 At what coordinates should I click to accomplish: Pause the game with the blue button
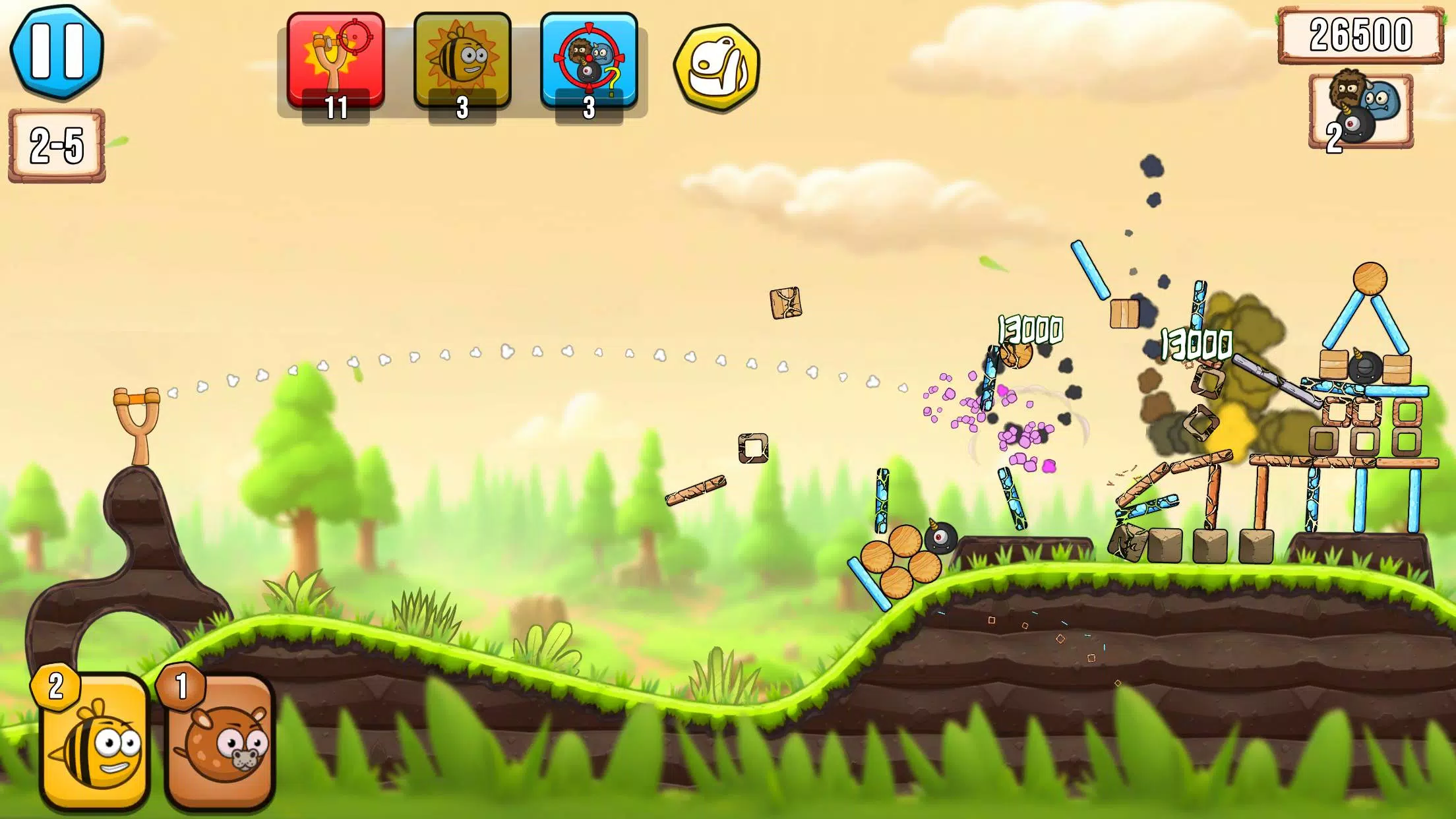[57, 51]
